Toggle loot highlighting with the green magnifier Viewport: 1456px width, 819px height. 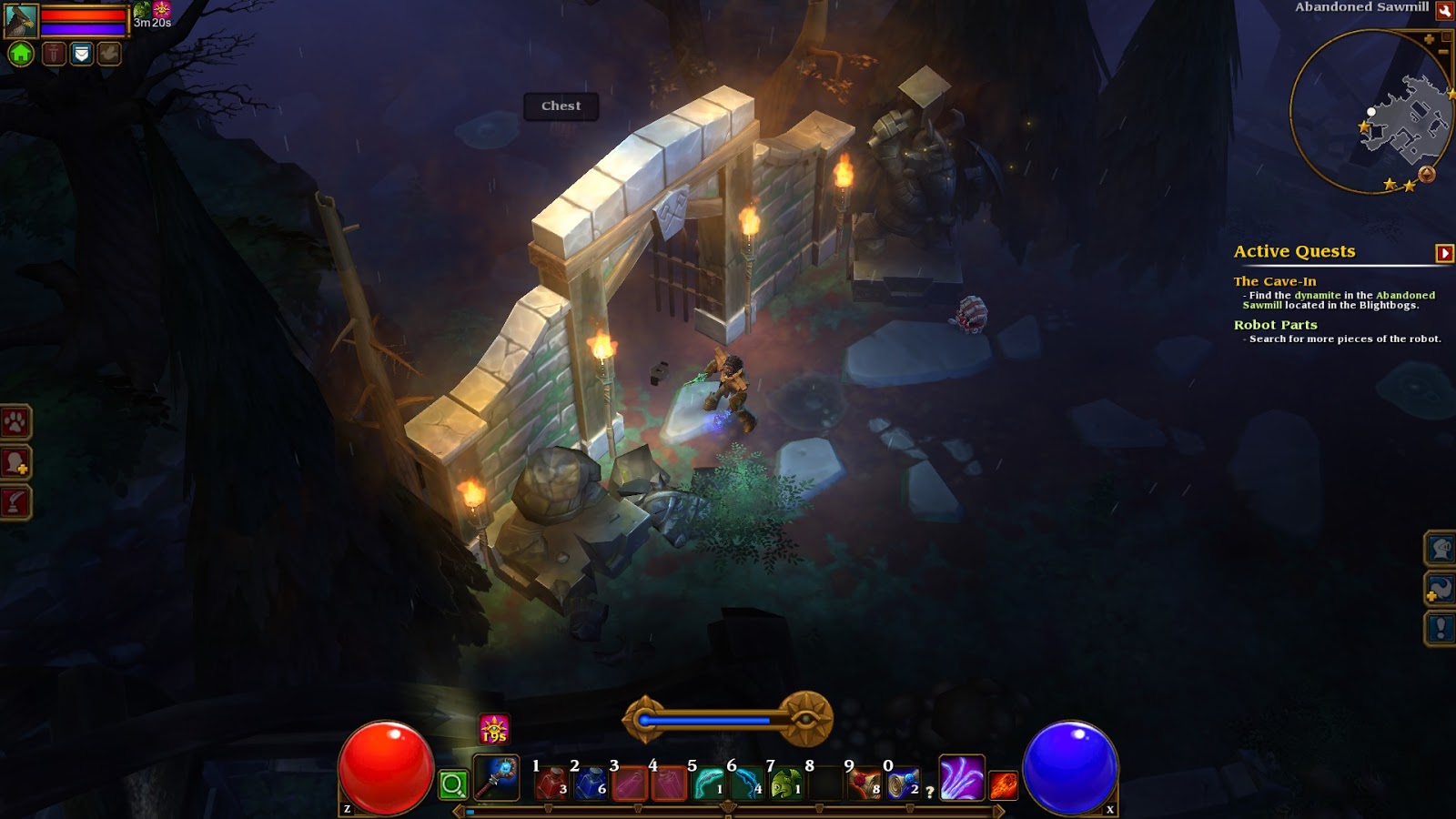tap(452, 783)
